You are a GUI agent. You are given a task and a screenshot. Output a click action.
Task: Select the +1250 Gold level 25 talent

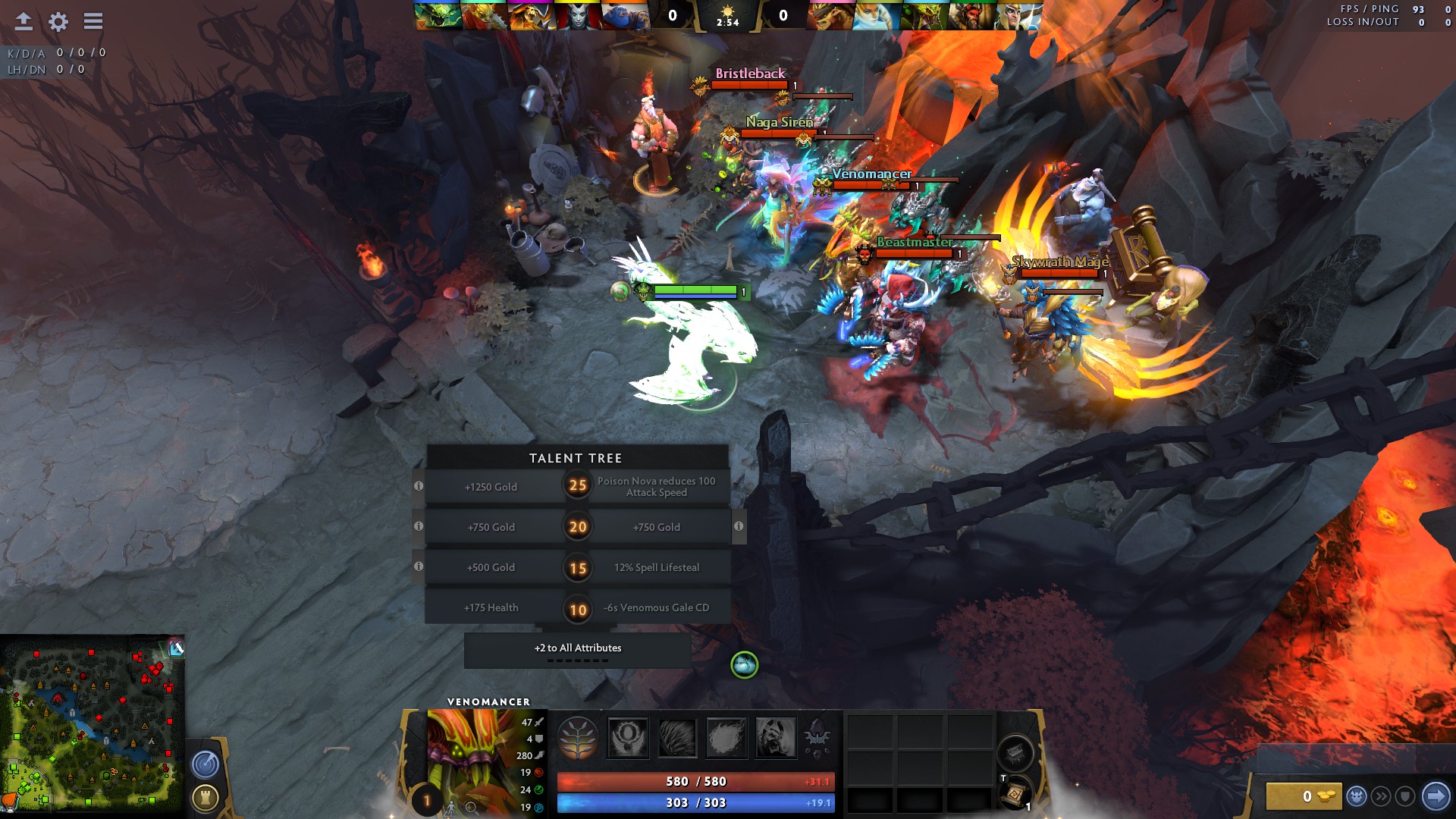491,487
